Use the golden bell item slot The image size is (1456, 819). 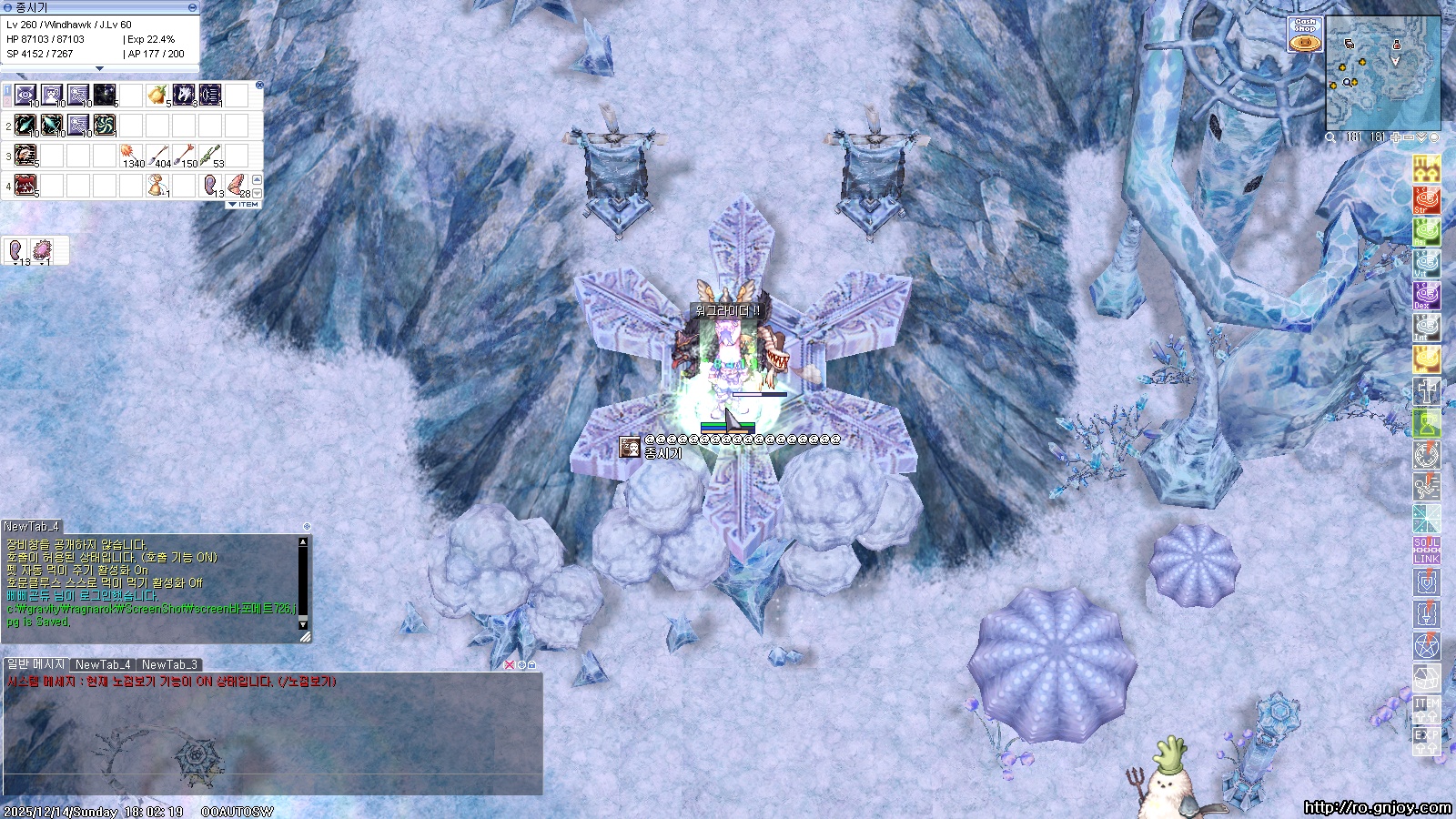pos(158,186)
